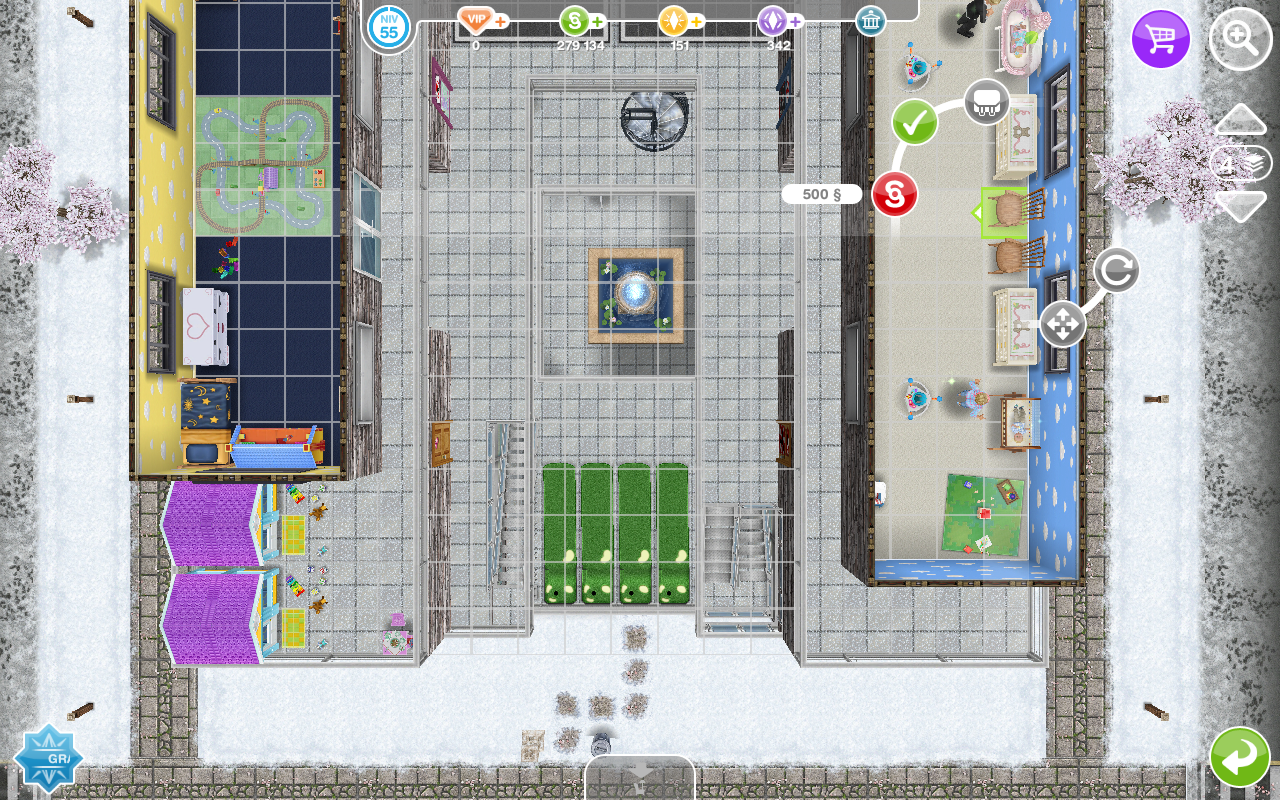This screenshot has height=800, width=1280.
Task: Expand the bottom drawer tab
Action: point(640,777)
